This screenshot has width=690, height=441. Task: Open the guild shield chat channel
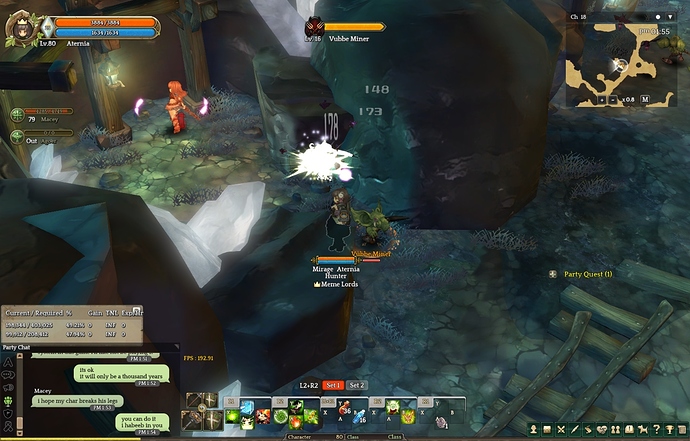[8, 414]
